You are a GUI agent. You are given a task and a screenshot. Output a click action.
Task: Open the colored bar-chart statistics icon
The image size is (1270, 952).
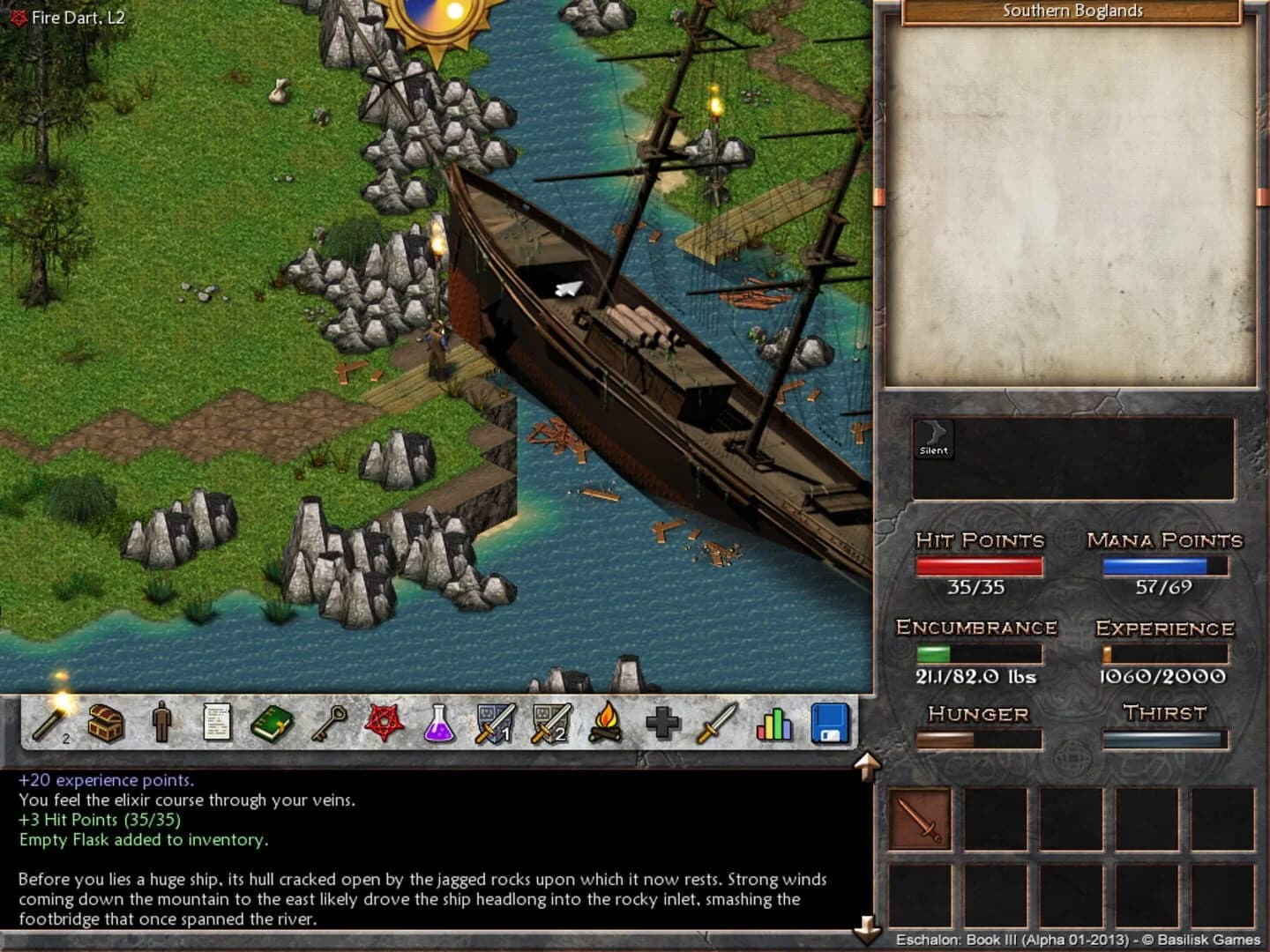click(772, 721)
